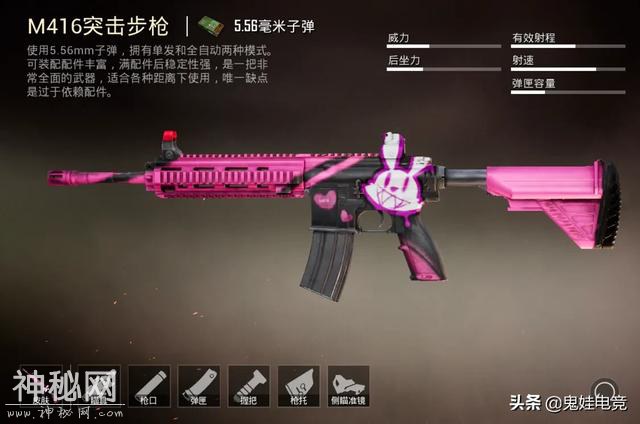Choose the grip (握把) attachment slot
The width and height of the screenshot is (640, 424).
point(248,385)
